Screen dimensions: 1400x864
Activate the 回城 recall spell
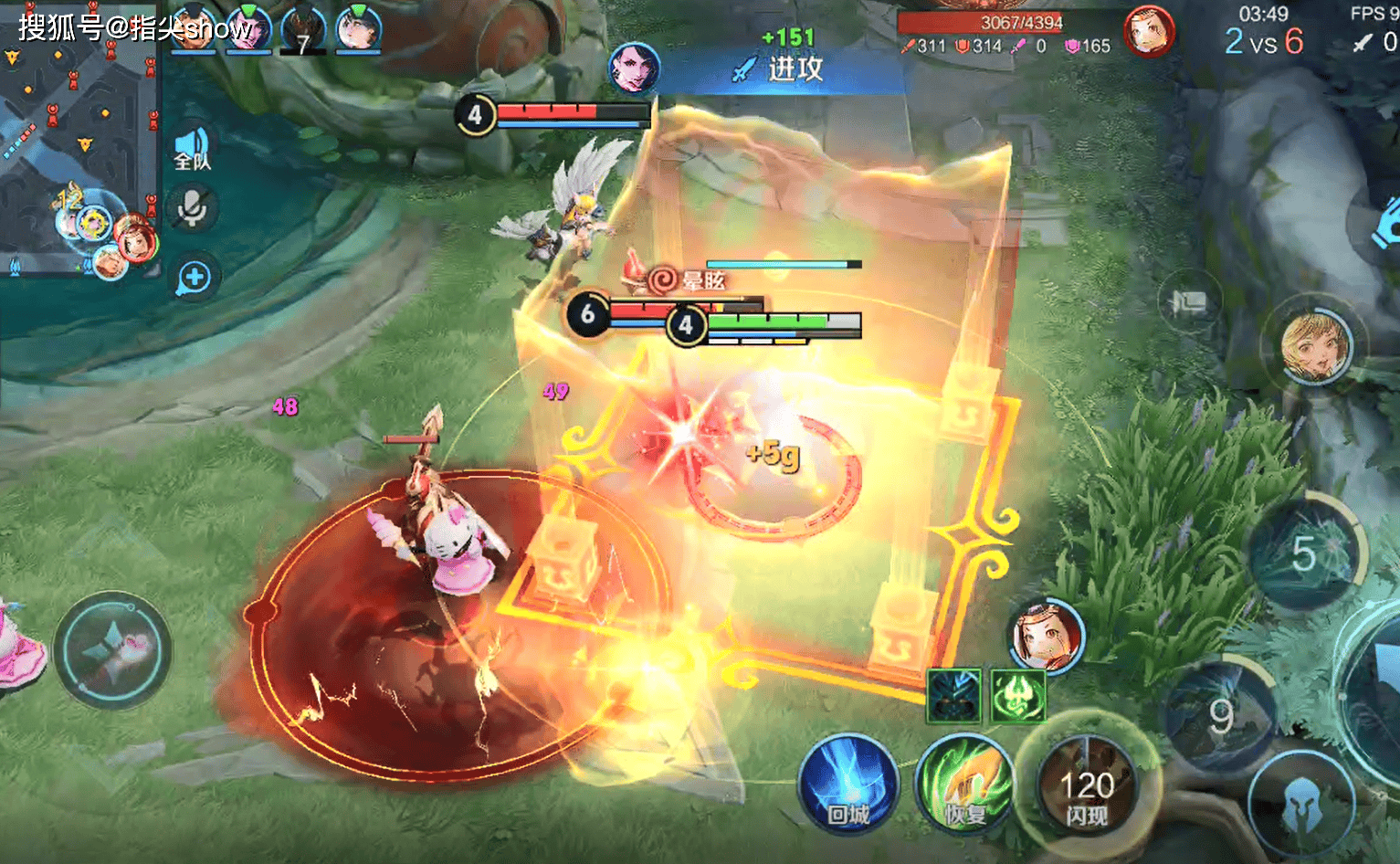coord(847,784)
